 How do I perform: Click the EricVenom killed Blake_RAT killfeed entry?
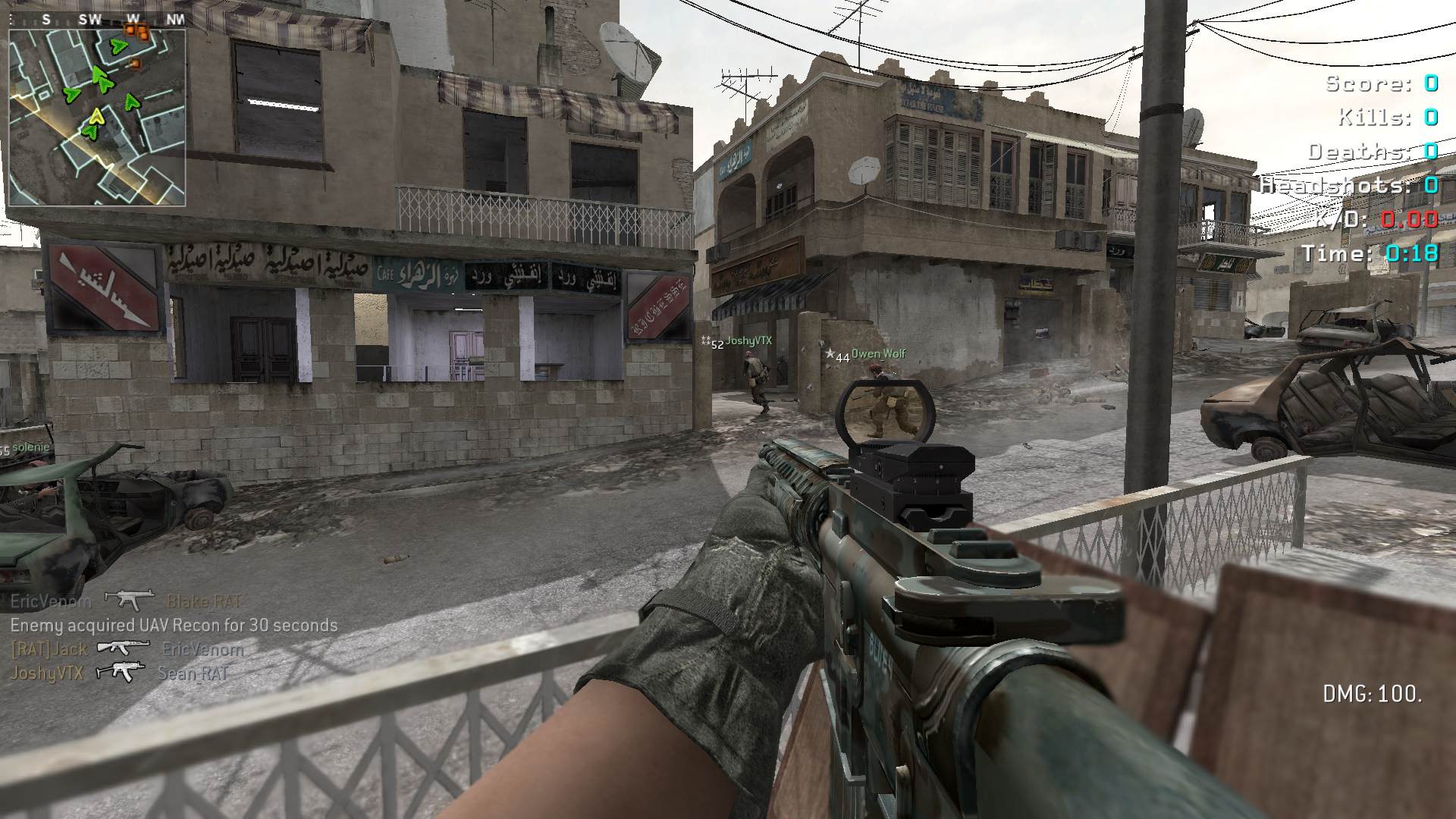tap(126, 601)
